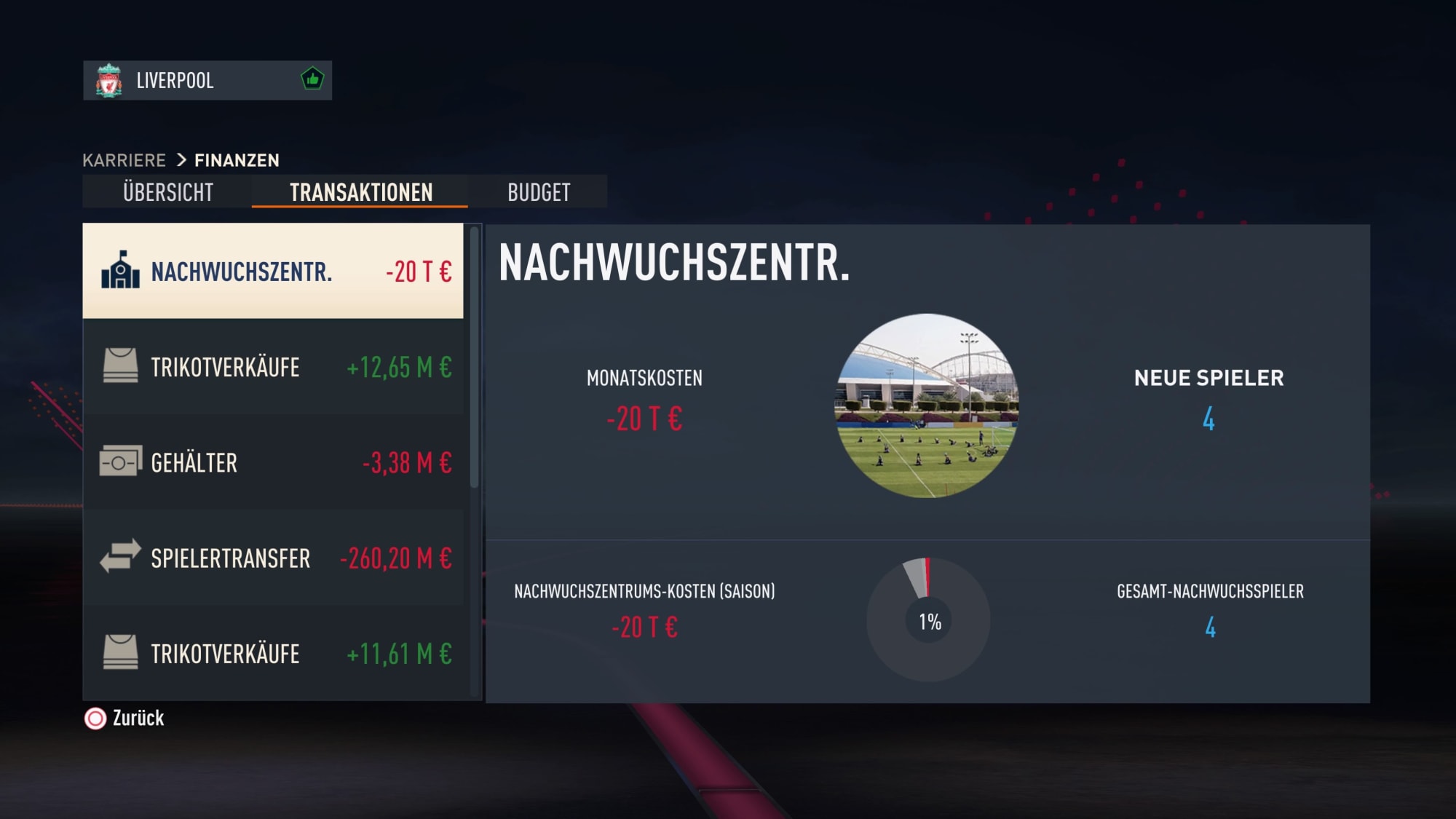Click the Karriere breadcrumb entry
The width and height of the screenshot is (1456, 819).
[124, 160]
